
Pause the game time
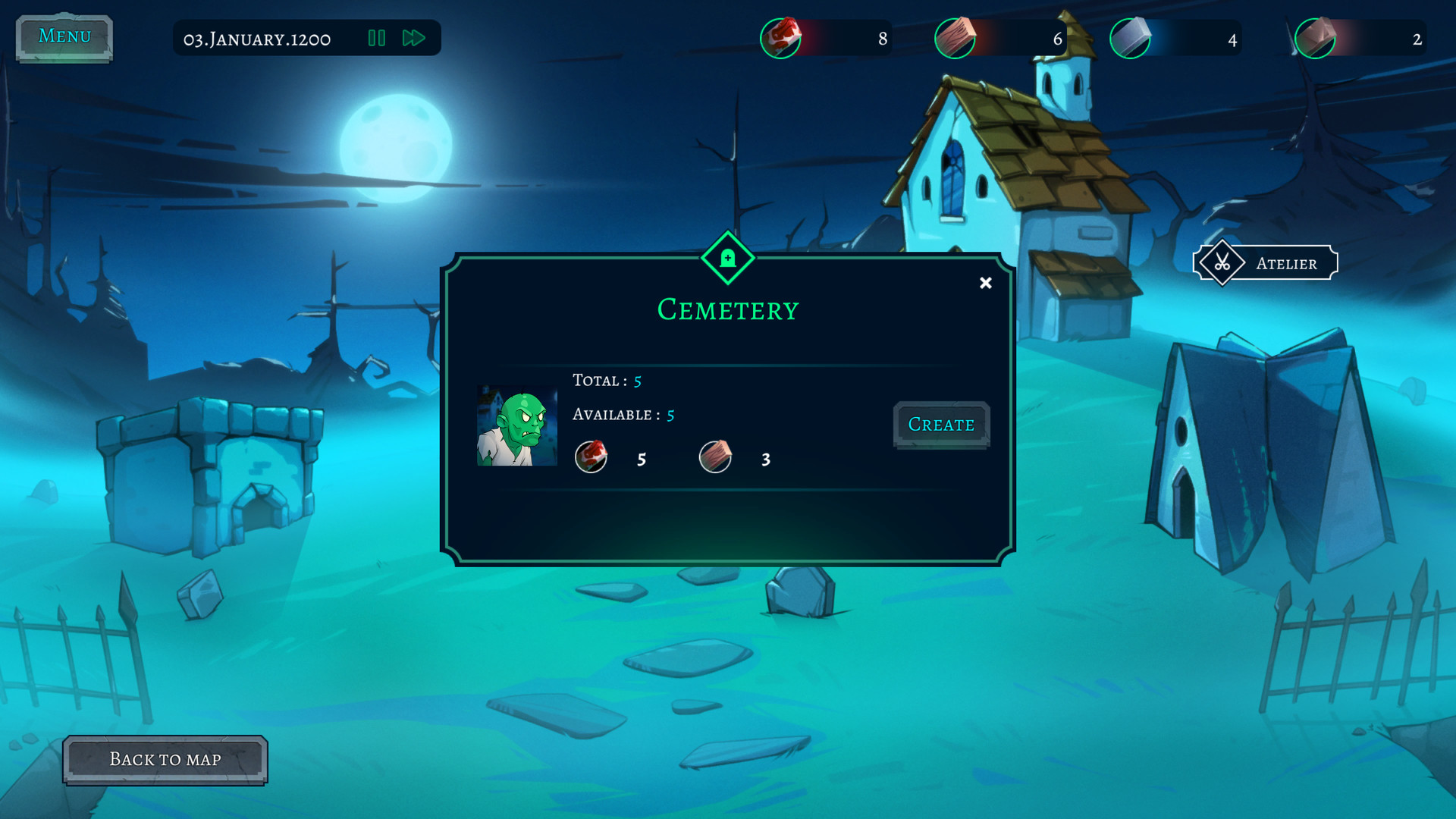pyautogui.click(x=377, y=38)
